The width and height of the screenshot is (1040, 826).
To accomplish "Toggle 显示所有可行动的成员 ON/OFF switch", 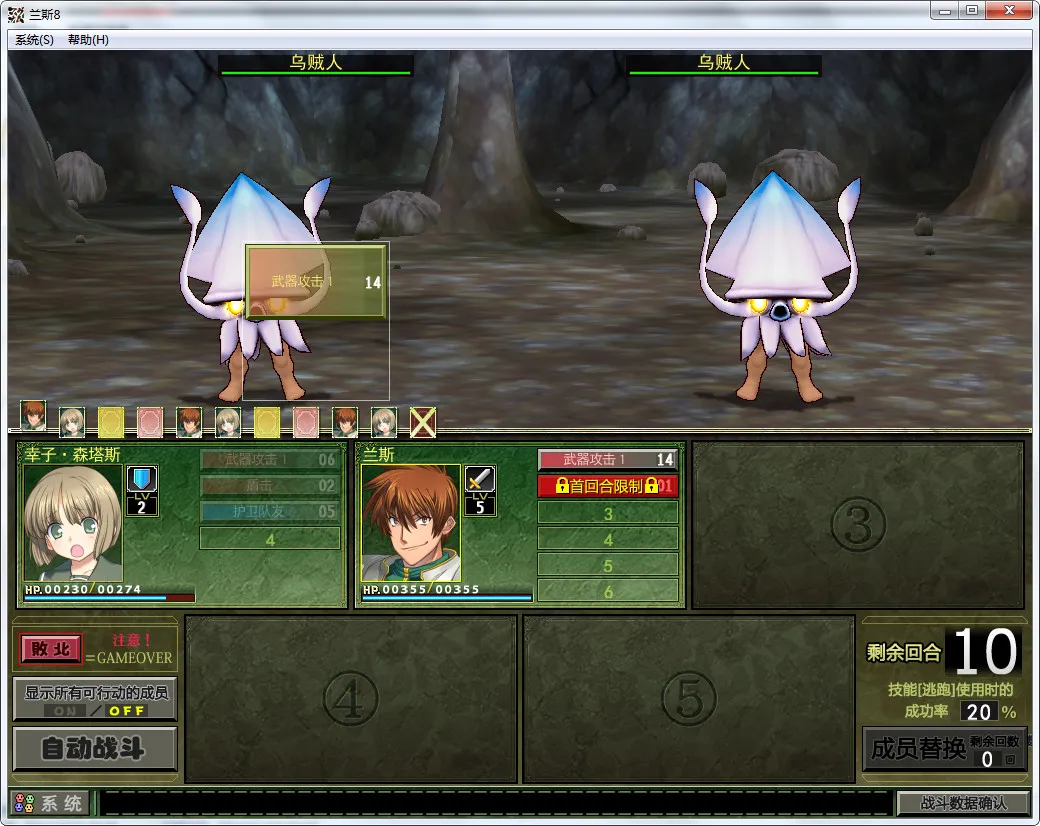I will pyautogui.click(x=95, y=710).
